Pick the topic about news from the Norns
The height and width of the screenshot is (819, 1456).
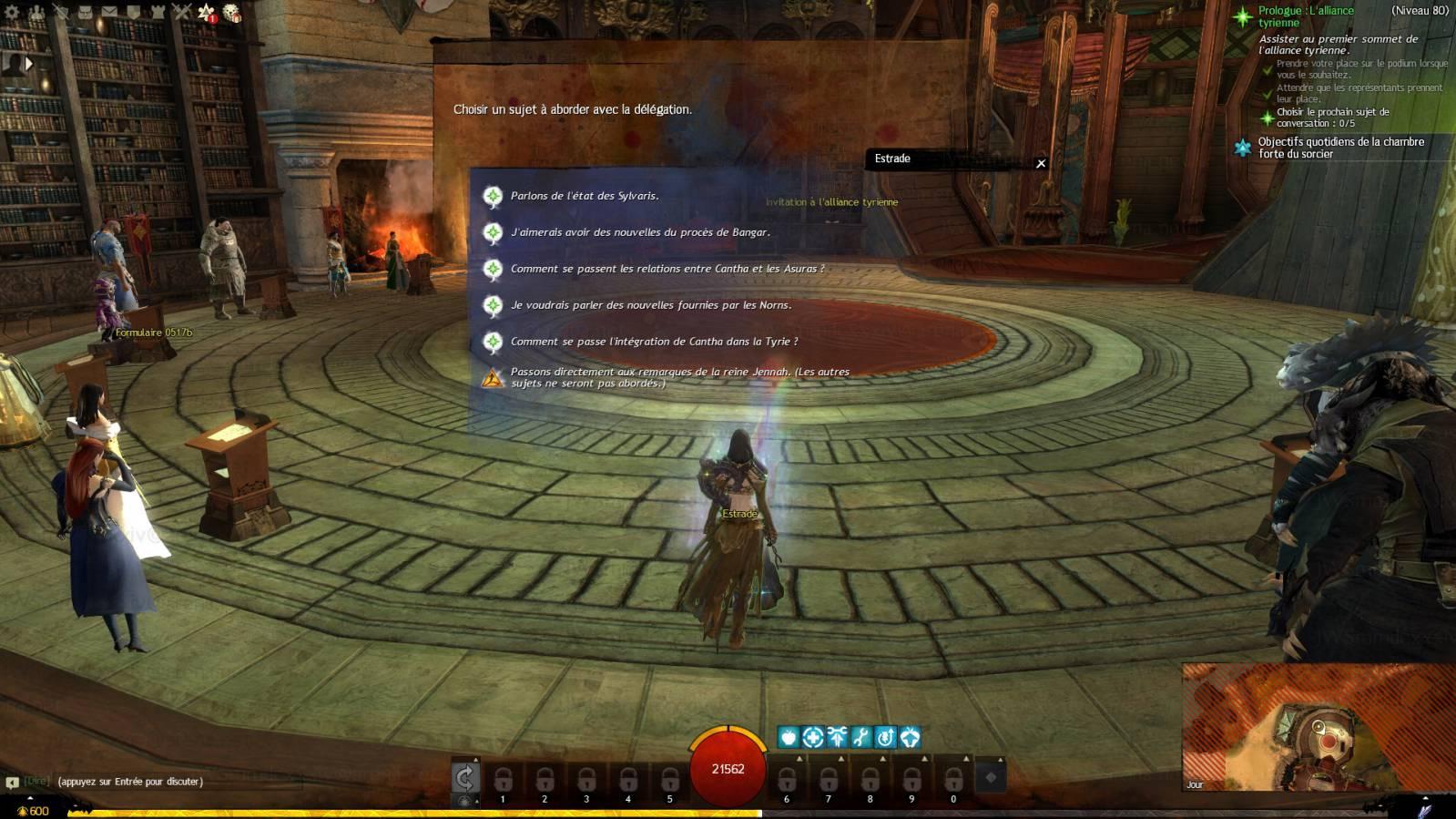(x=650, y=305)
